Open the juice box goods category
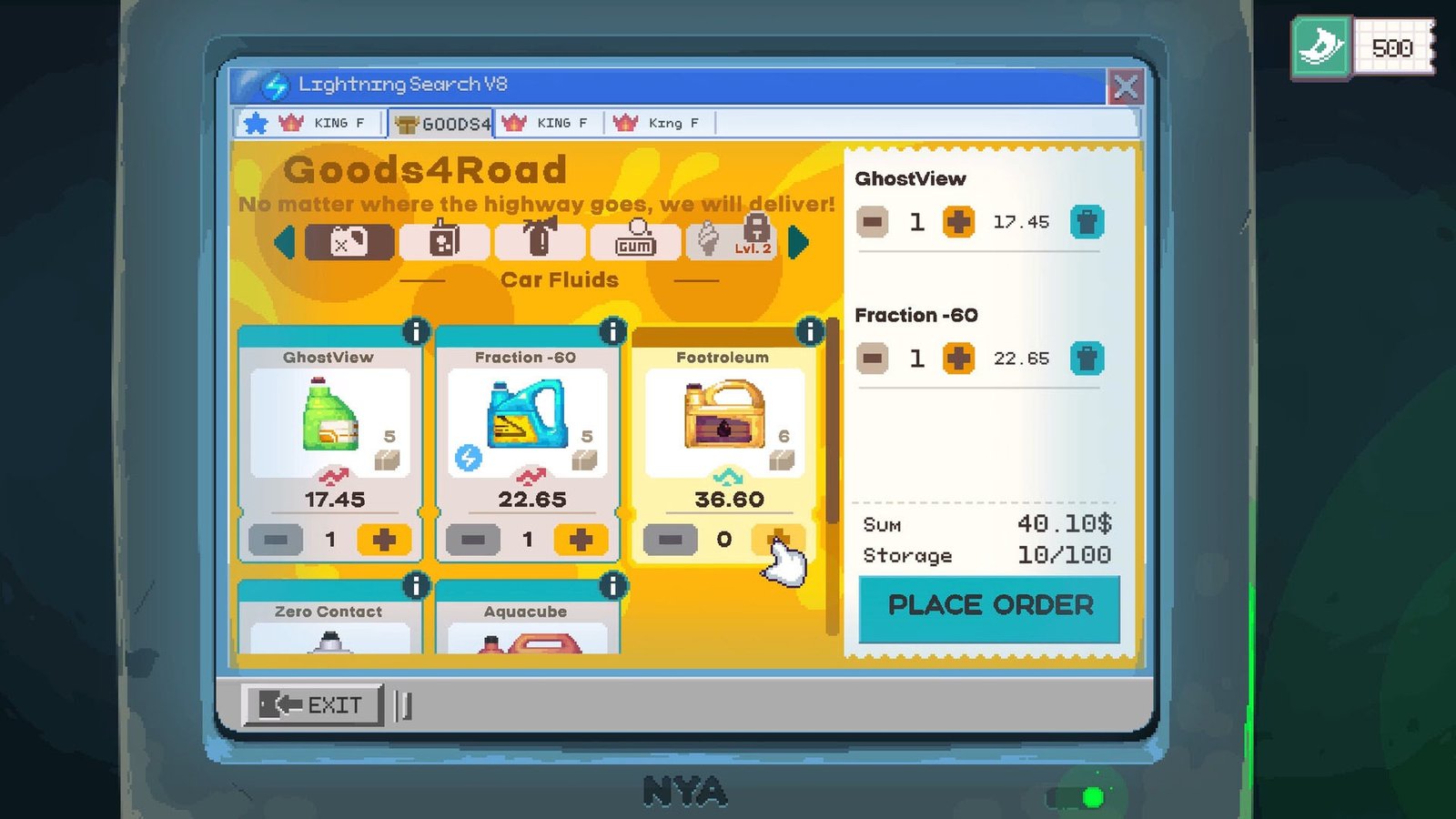 pos(444,241)
